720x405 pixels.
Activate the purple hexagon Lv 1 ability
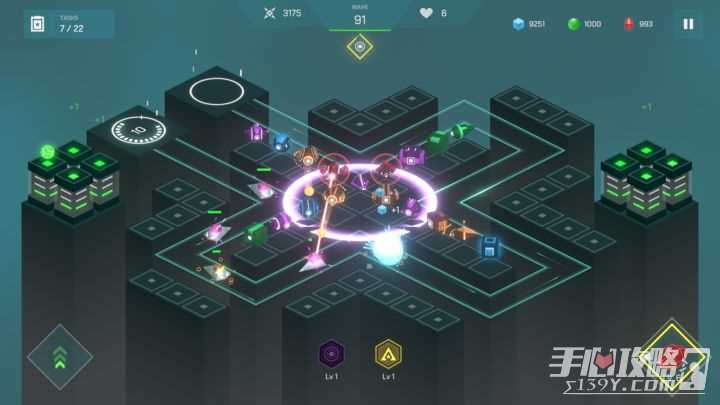[331, 353]
